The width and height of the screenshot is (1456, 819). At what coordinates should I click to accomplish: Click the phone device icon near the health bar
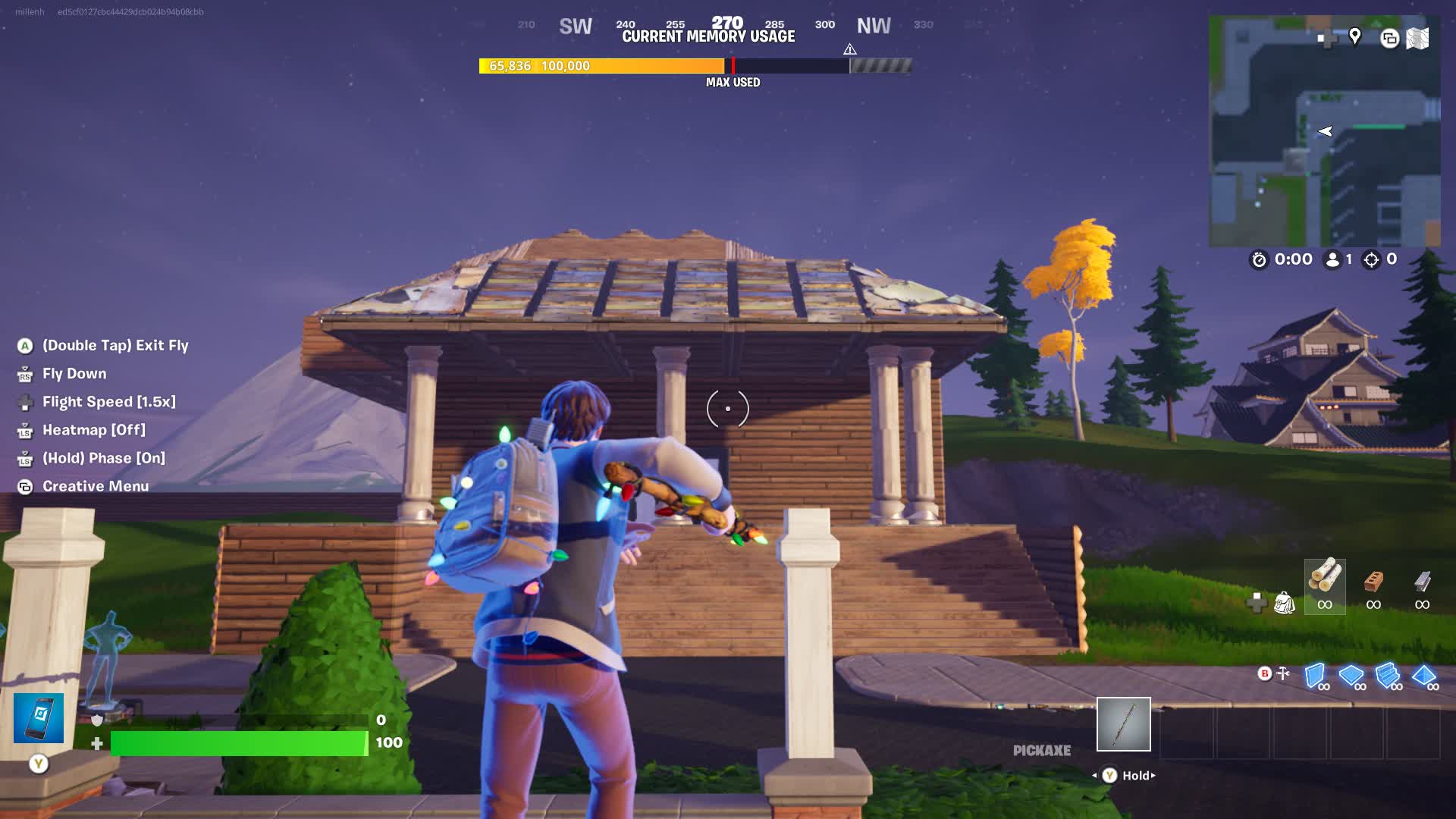[x=38, y=717]
